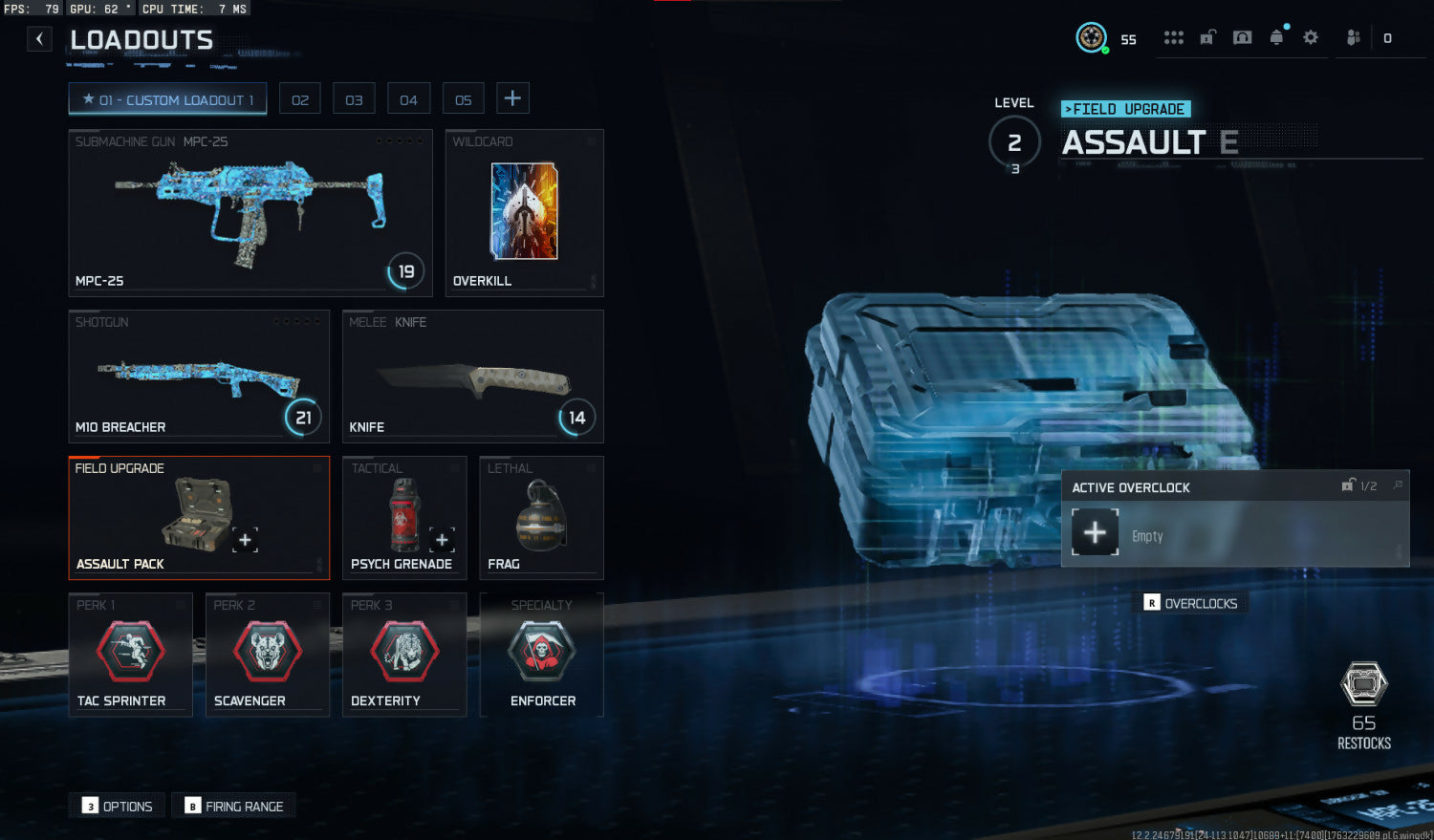Open the Dexterity perk slot

(x=404, y=655)
